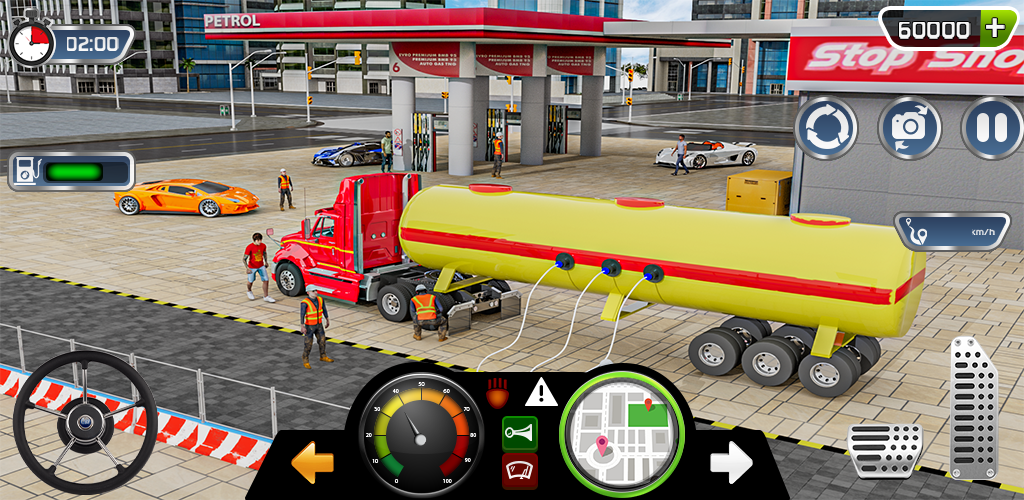The width and height of the screenshot is (1024, 500).
Task: Switch the camera view
Action: (909, 129)
